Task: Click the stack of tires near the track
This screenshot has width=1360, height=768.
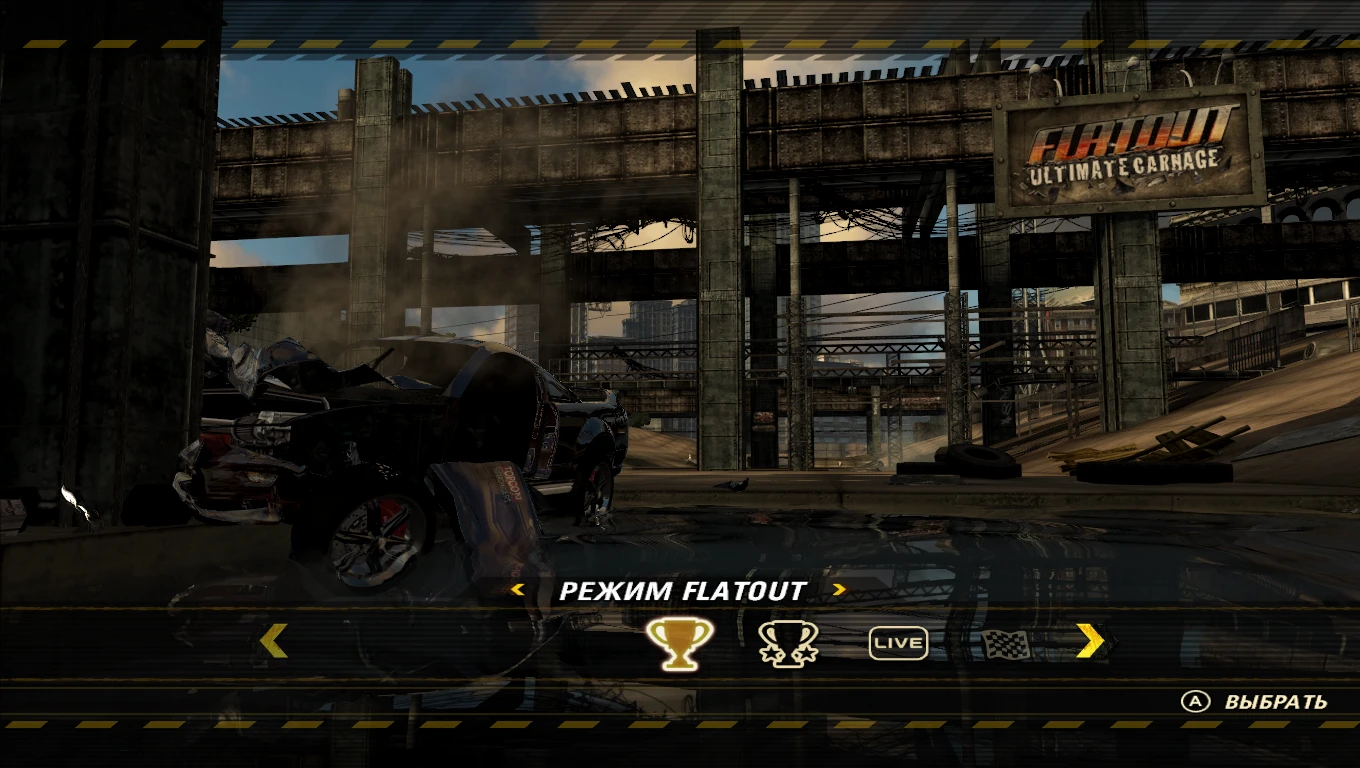Action: pos(975,460)
